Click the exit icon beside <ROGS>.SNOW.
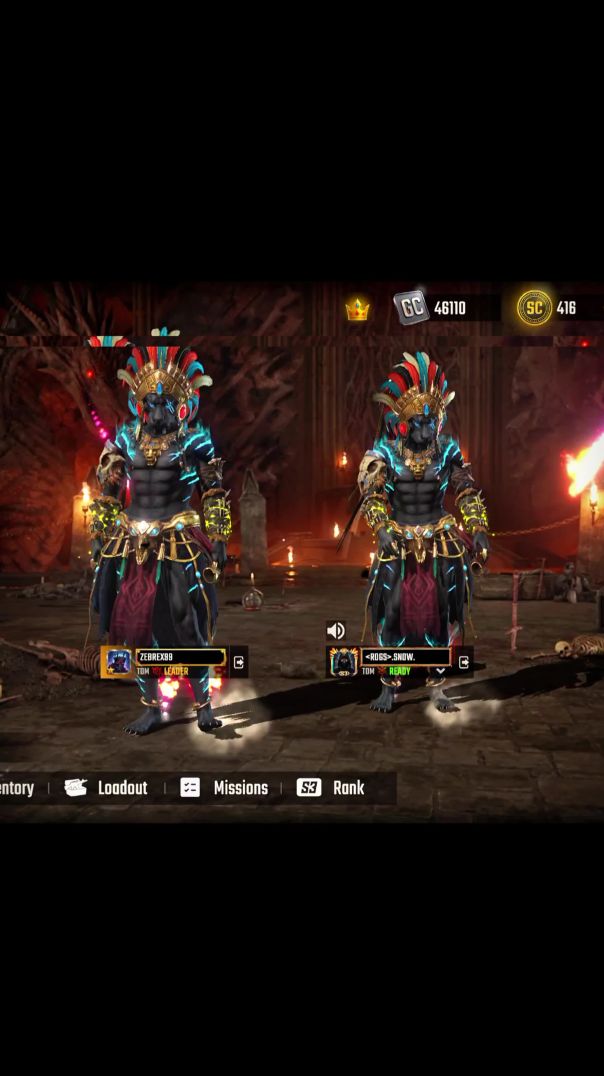 pyautogui.click(x=464, y=662)
